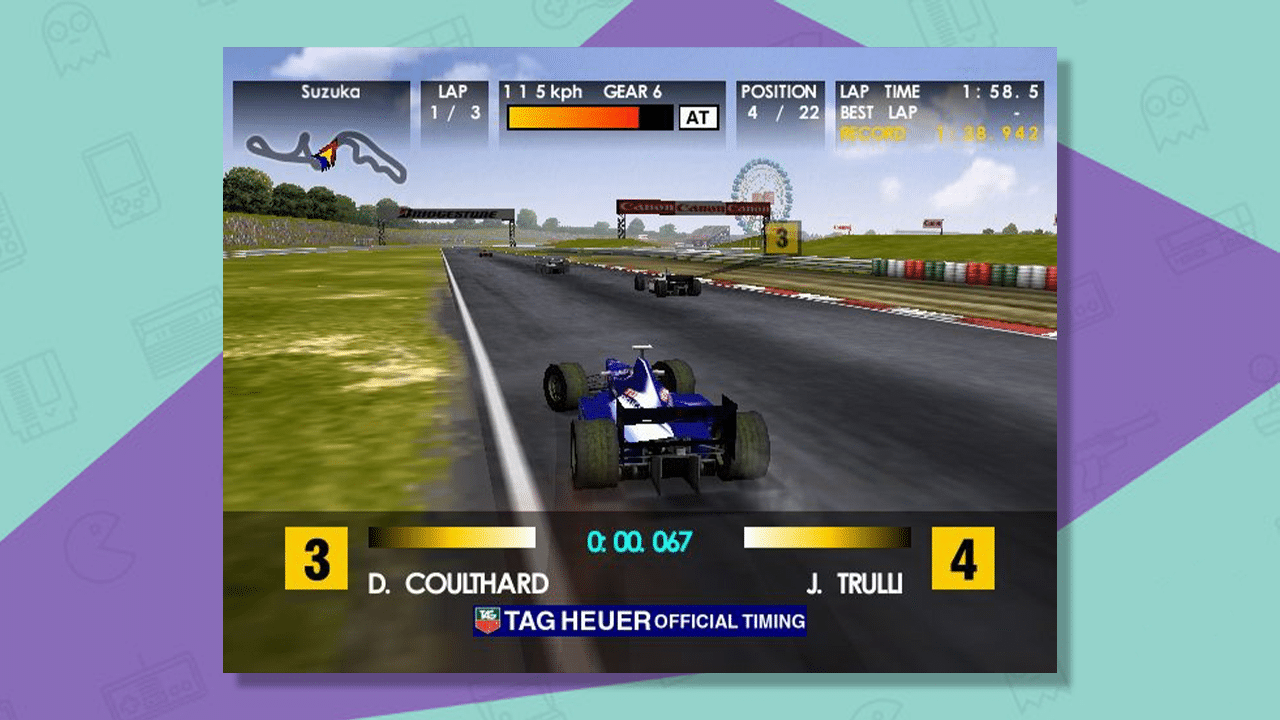Click the car position arrow on the minimap
1280x720 pixels.
(x=327, y=151)
